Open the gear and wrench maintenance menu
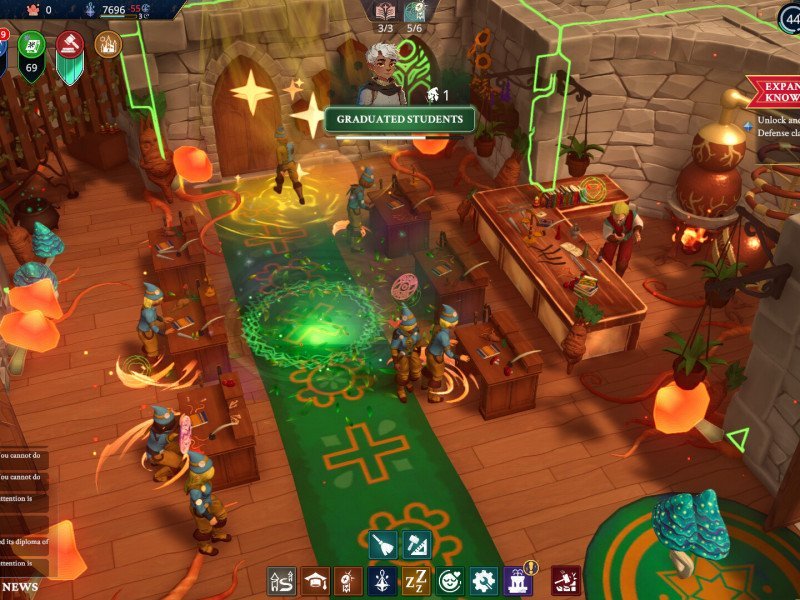800x600 pixels. pyautogui.click(x=483, y=581)
